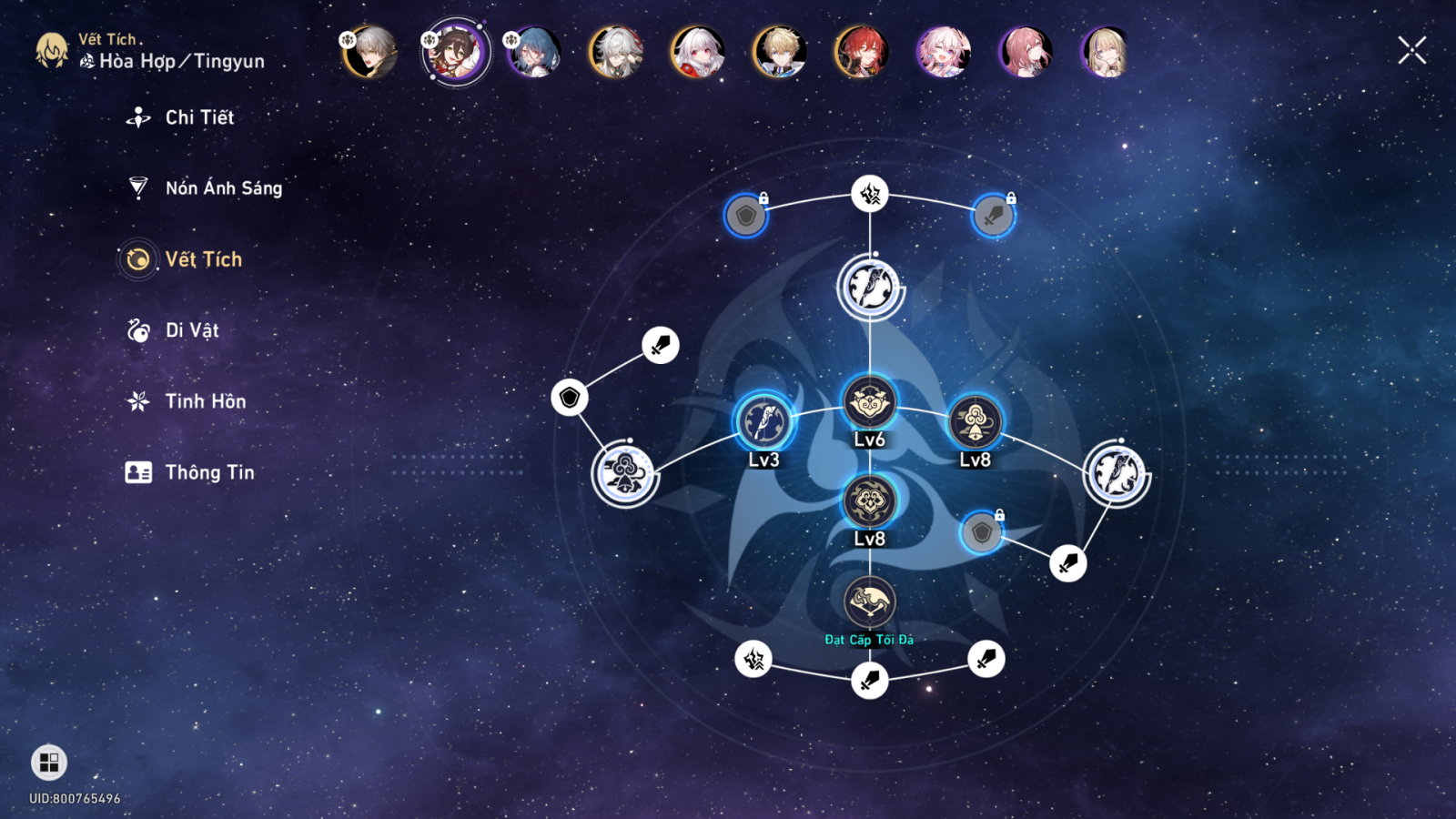Select the Lv6 trace node
The image size is (1456, 819).
pyautogui.click(x=869, y=402)
